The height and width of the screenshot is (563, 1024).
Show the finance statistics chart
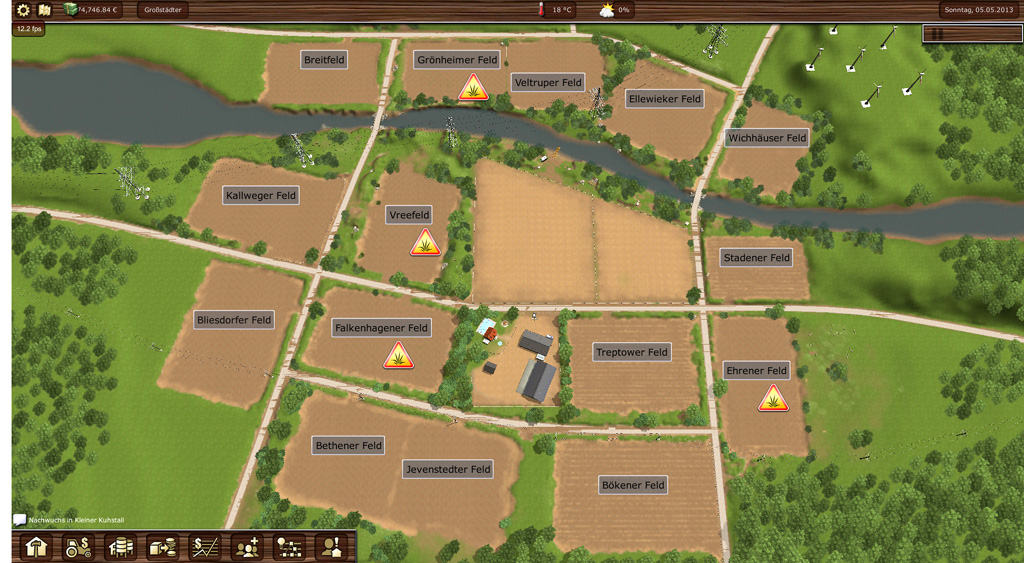point(205,547)
